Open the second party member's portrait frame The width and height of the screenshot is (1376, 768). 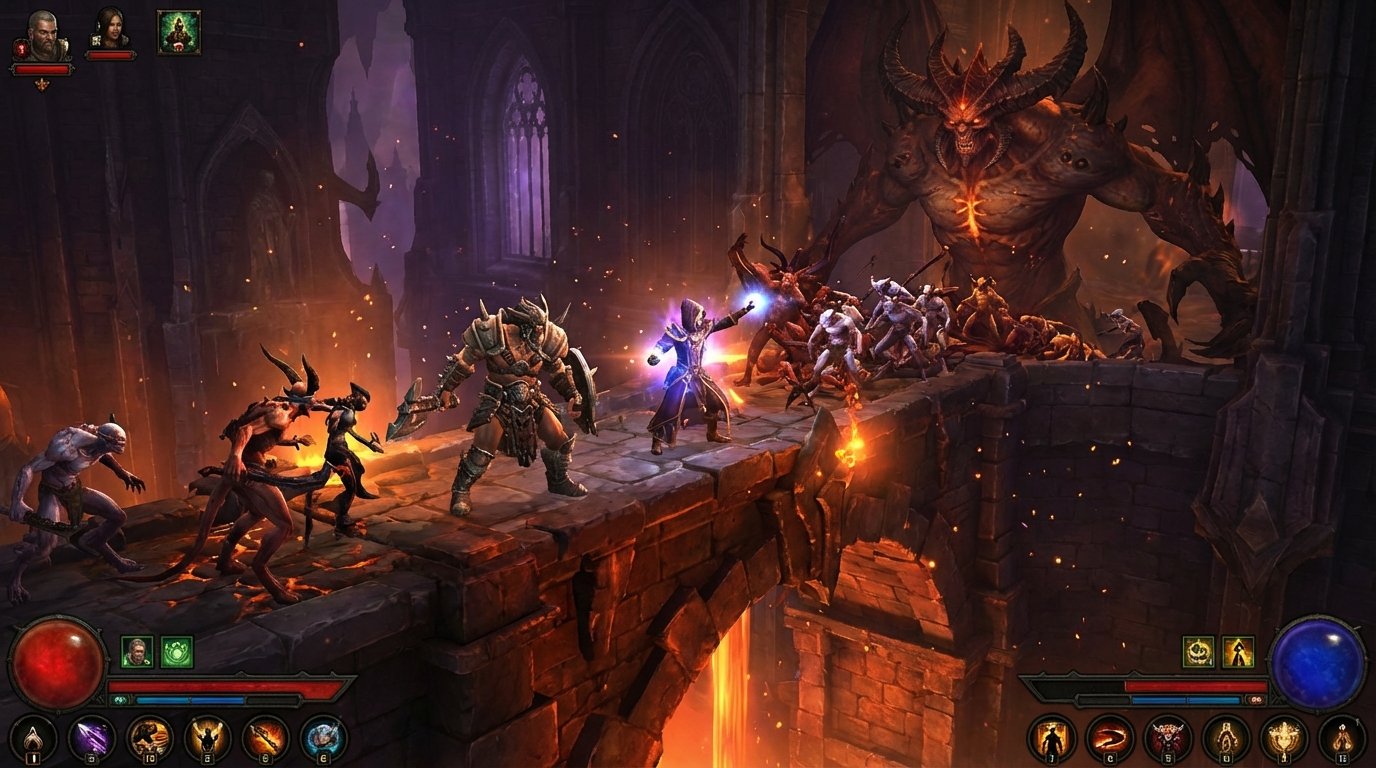coord(110,28)
